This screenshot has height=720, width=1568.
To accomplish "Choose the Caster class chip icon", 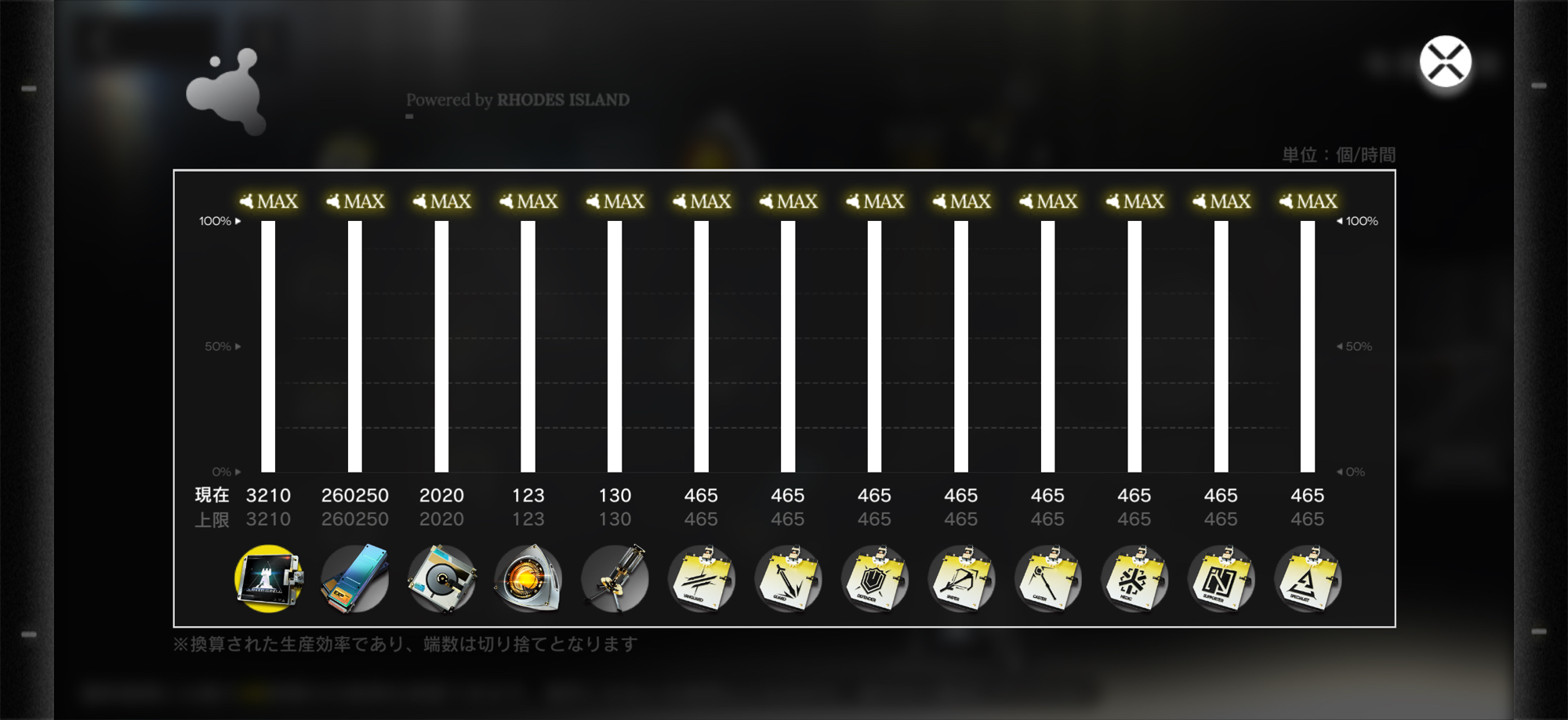I will pyautogui.click(x=1048, y=579).
